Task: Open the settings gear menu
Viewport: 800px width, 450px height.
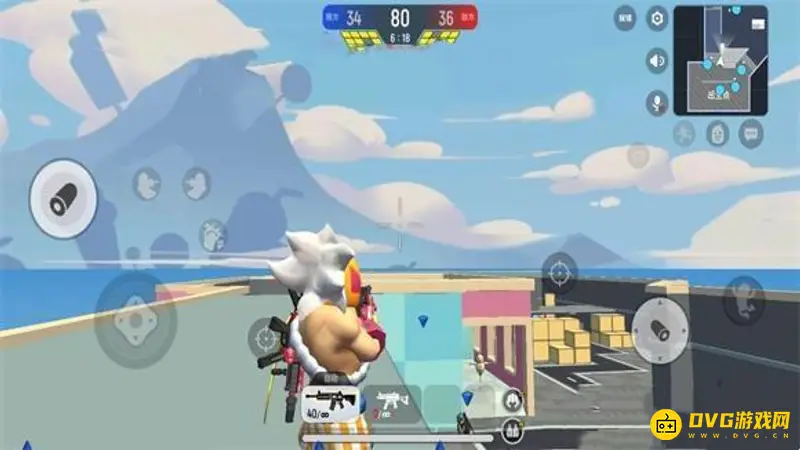Action: [657, 18]
